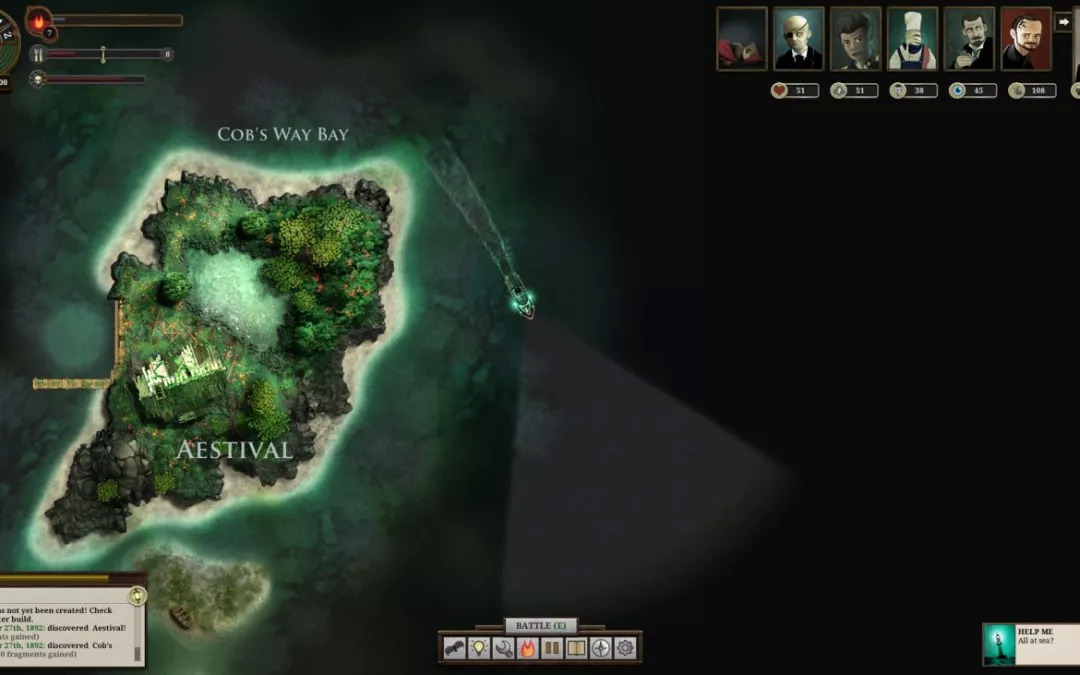The width and height of the screenshot is (1080, 675).
Task: Select the wrench repair icon
Action: (x=503, y=648)
